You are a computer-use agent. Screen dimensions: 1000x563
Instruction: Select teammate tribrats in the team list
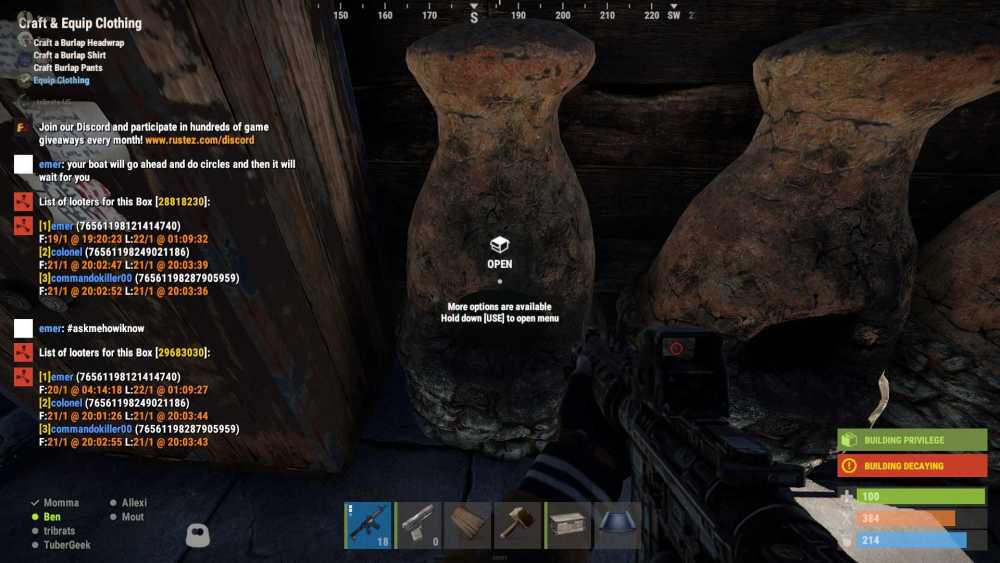point(59,531)
